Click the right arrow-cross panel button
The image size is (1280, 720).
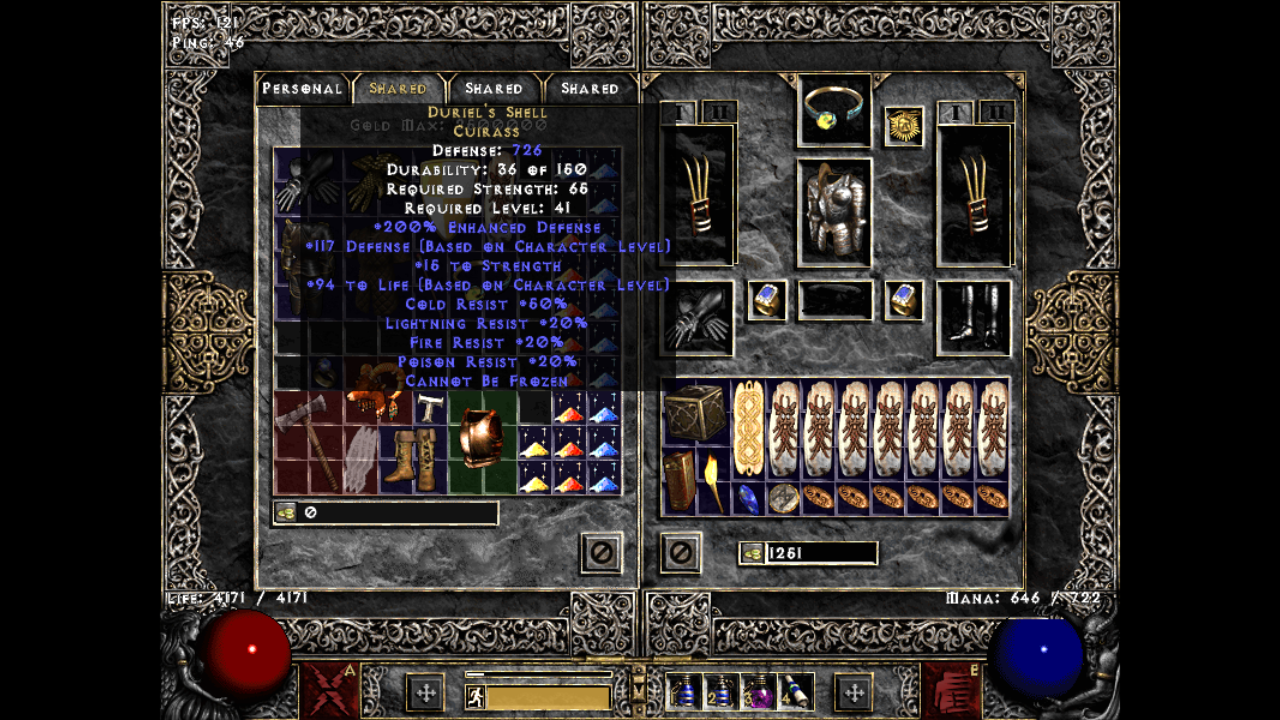pyautogui.click(x=855, y=694)
